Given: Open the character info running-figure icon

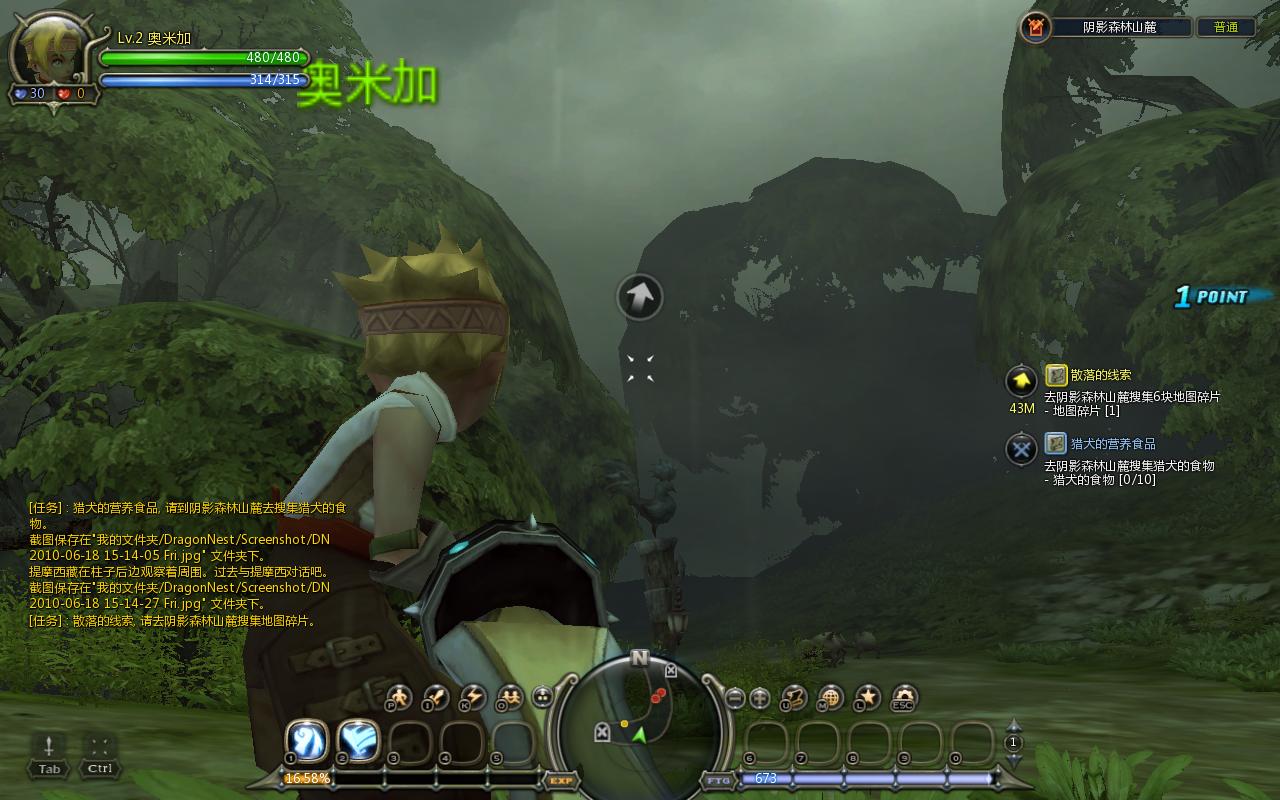Looking at the screenshot, I should pos(398,697).
